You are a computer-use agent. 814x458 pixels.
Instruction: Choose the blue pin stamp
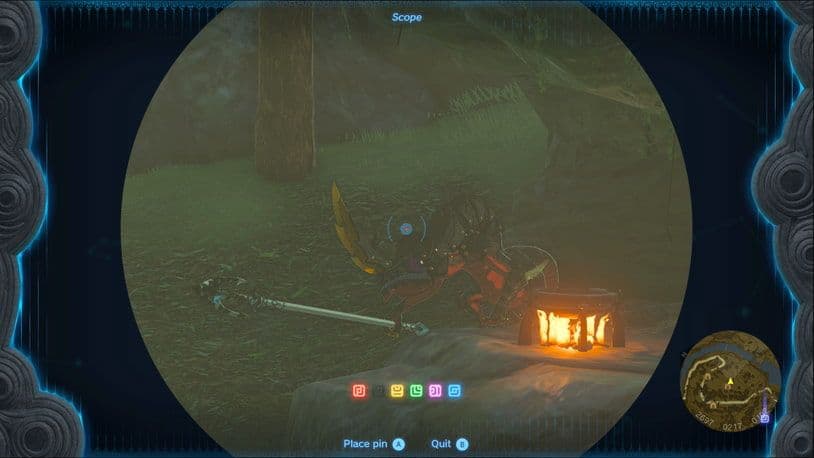pyautogui.click(x=453, y=389)
